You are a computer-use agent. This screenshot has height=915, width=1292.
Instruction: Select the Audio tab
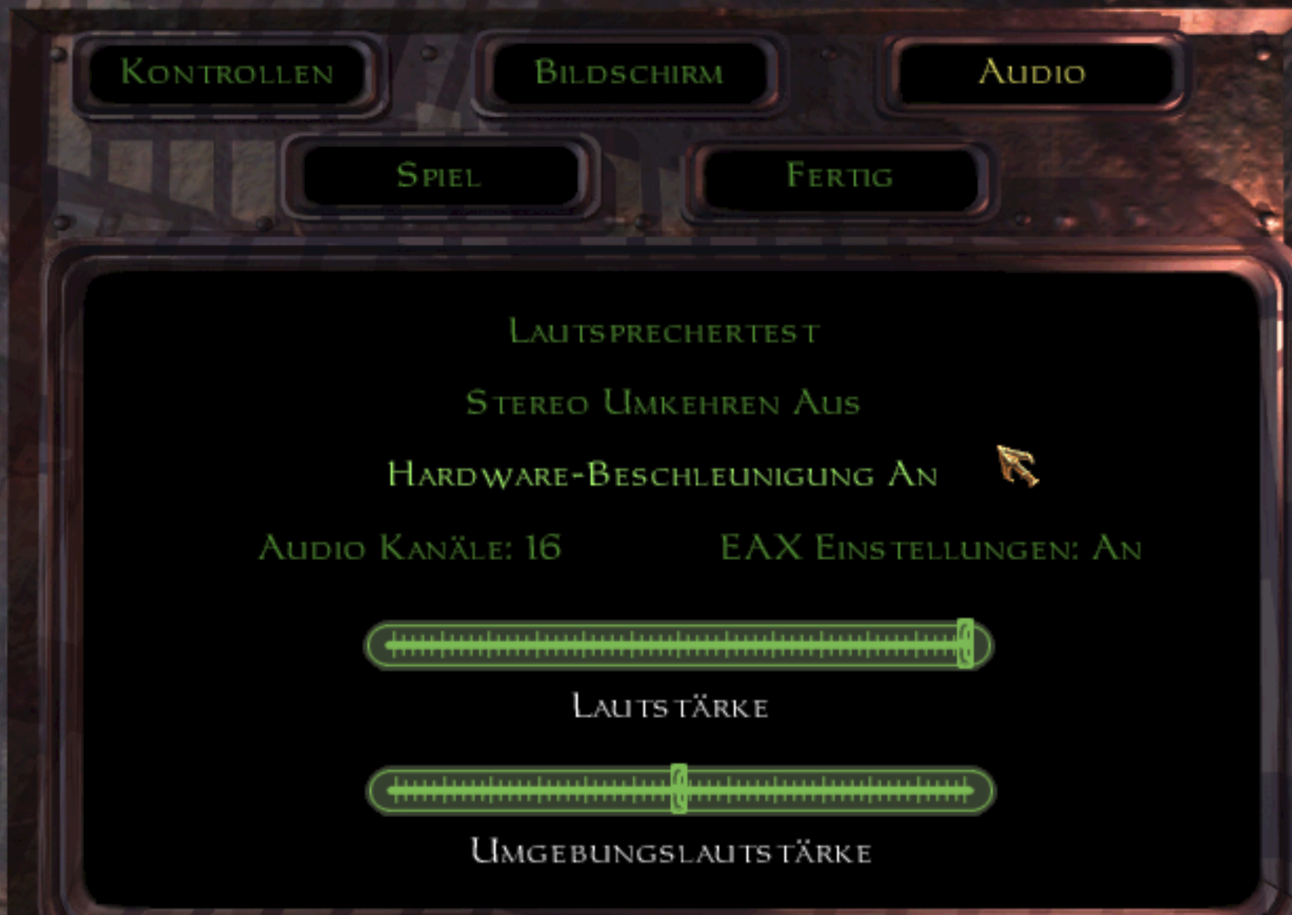point(1032,72)
